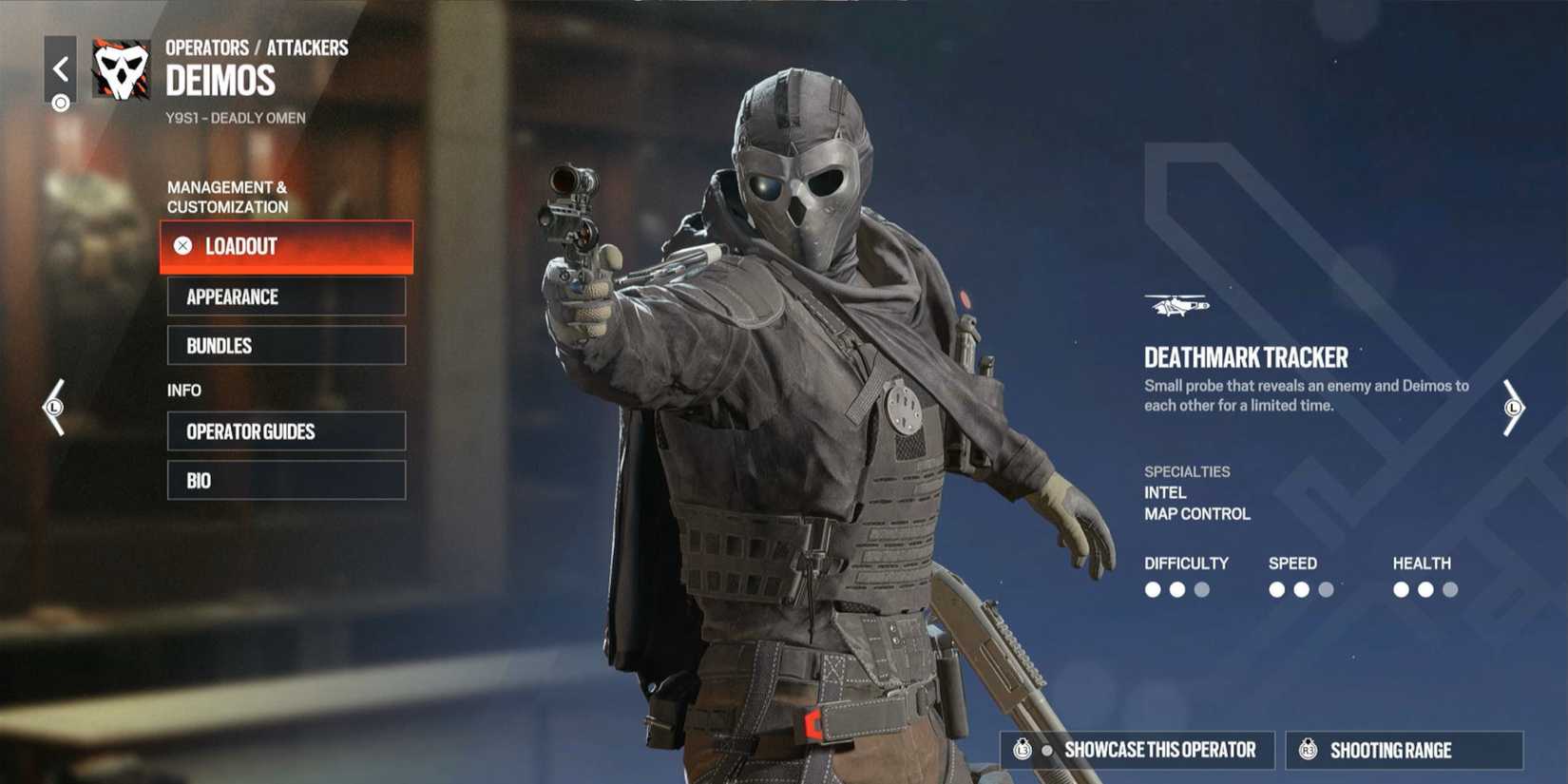This screenshot has width=1568, height=784.
Task: Click Showcase This Operator
Action: pos(1137,749)
